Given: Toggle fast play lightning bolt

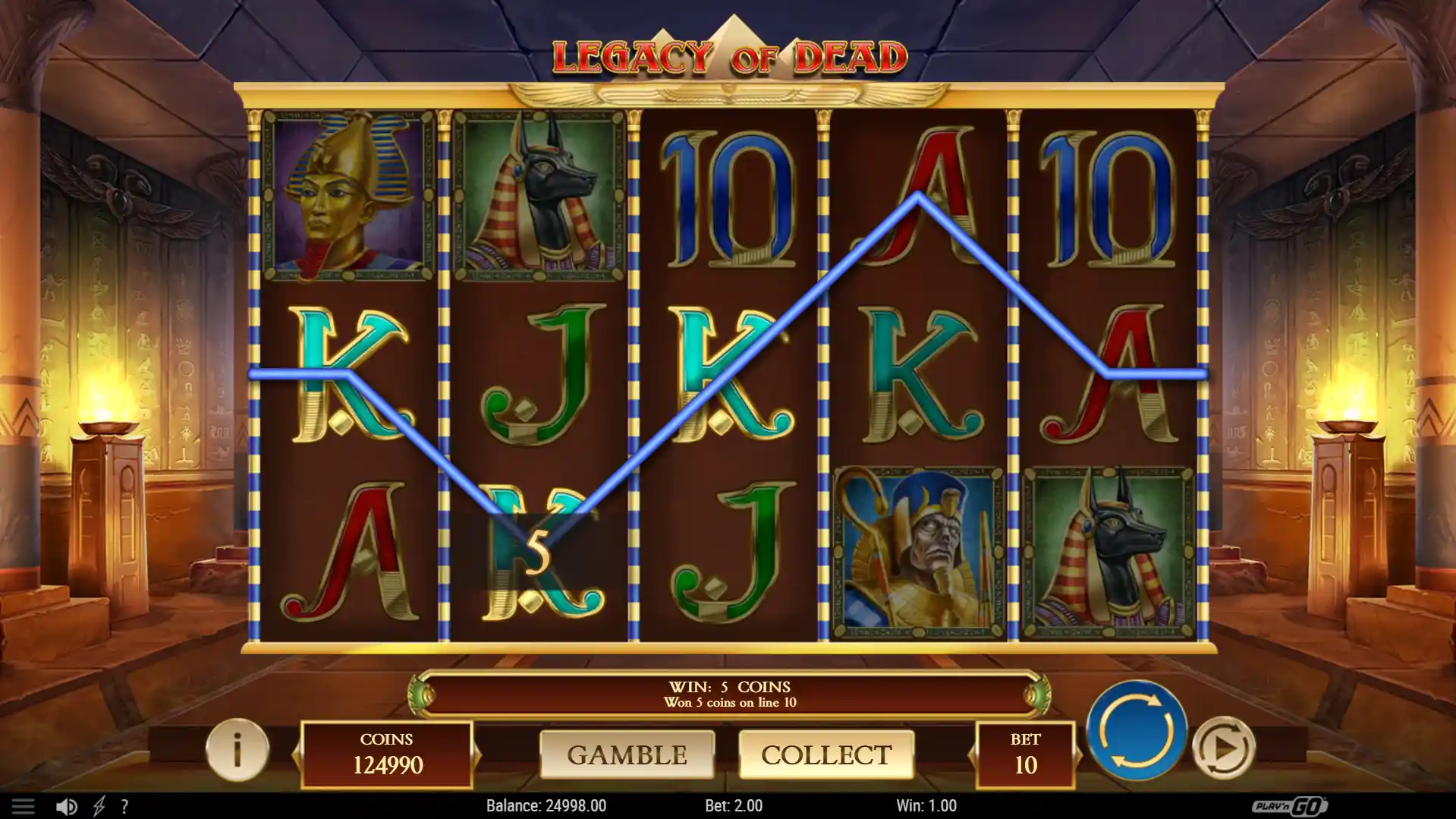Looking at the screenshot, I should pyautogui.click(x=99, y=806).
